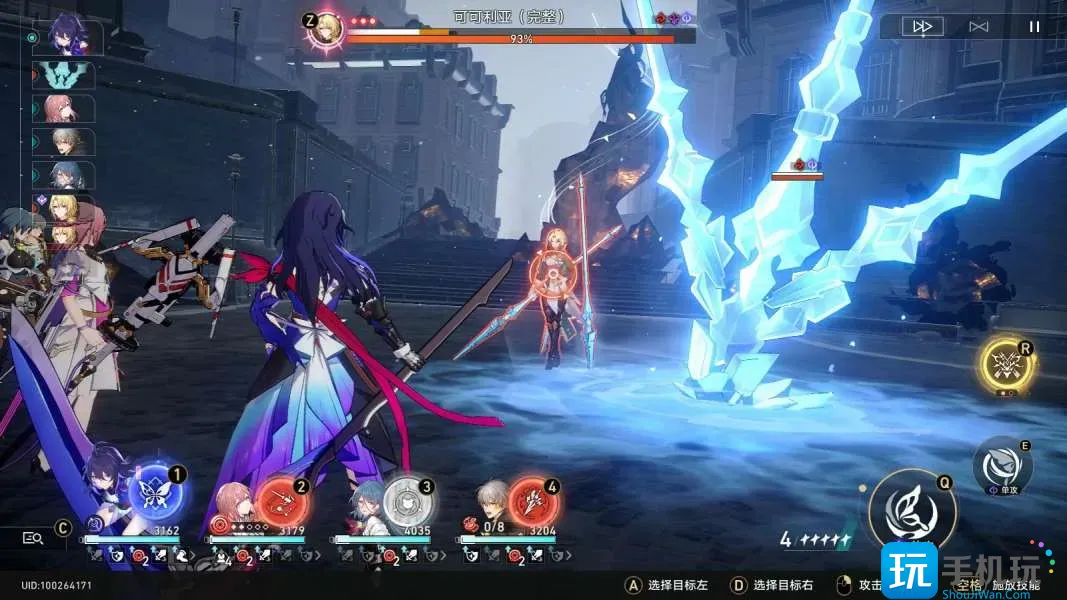Toggle the double-speed battle button

click(920, 27)
